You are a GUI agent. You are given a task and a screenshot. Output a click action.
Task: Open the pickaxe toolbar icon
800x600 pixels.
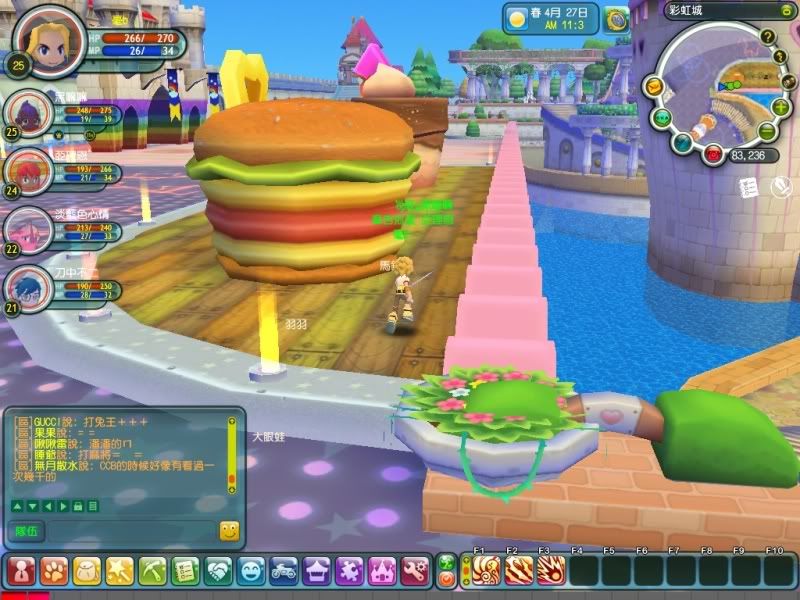152,571
